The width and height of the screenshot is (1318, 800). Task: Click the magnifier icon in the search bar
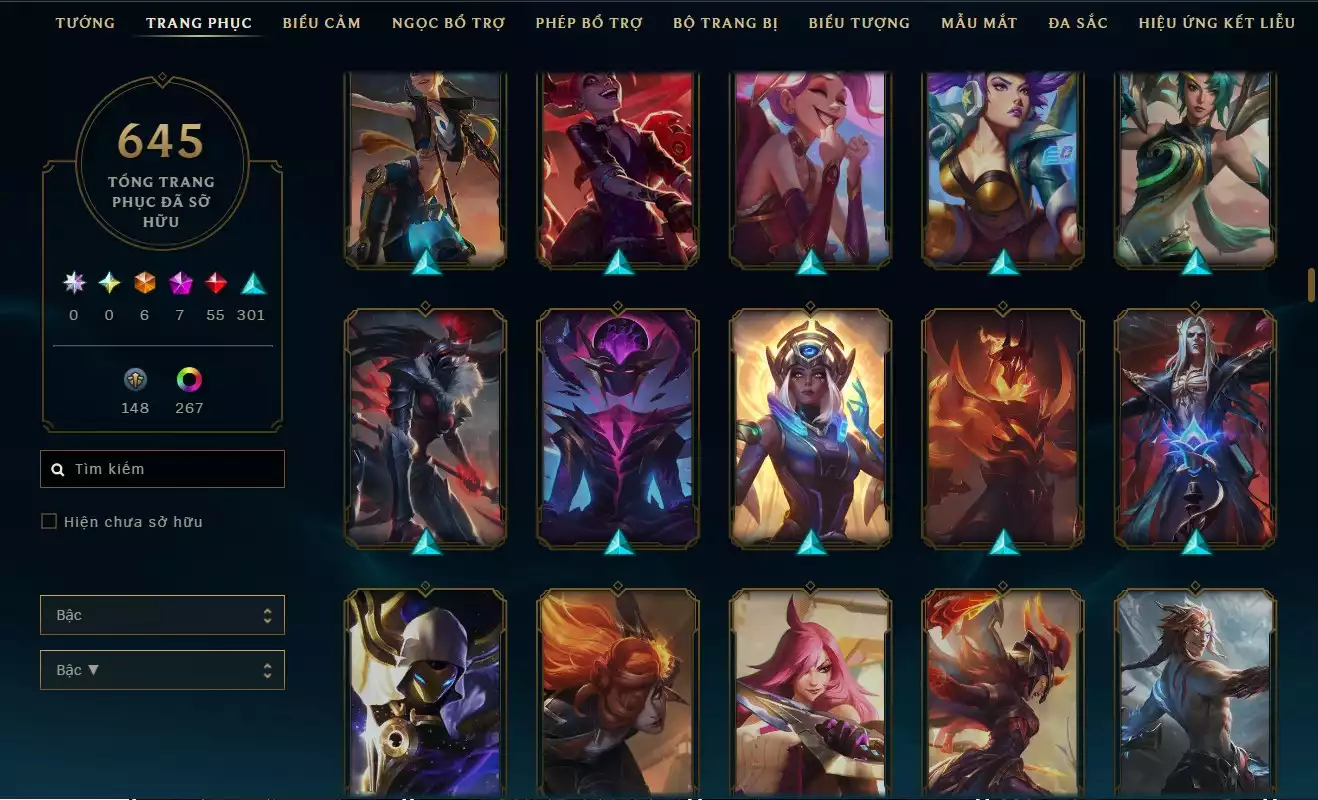(56, 468)
